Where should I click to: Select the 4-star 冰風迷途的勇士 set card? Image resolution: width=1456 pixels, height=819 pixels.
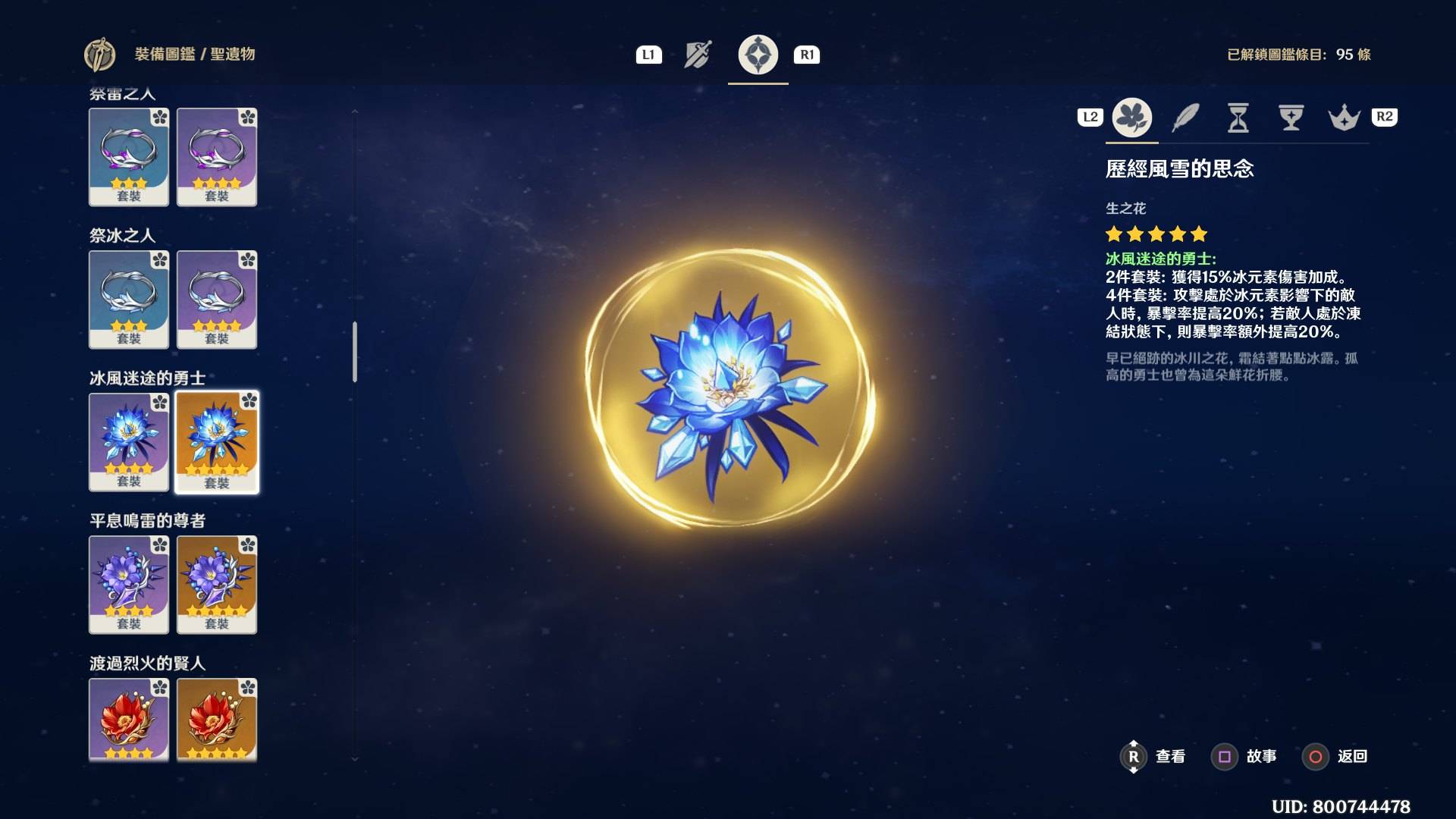tap(129, 442)
